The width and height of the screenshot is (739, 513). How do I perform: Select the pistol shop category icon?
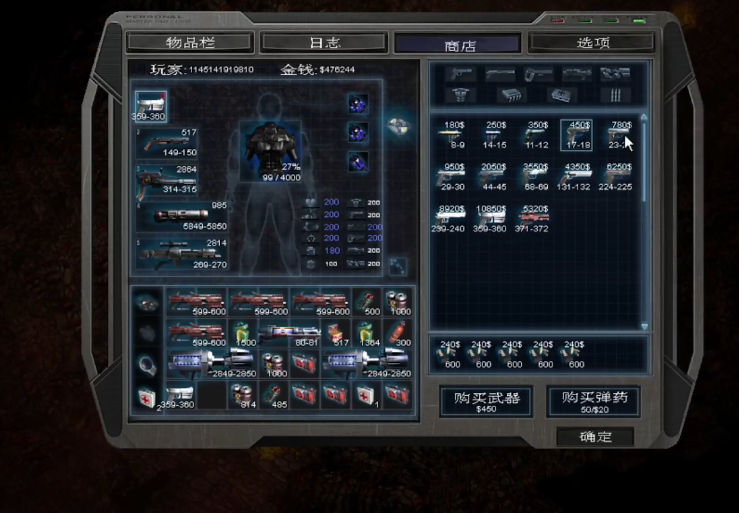coord(460,74)
